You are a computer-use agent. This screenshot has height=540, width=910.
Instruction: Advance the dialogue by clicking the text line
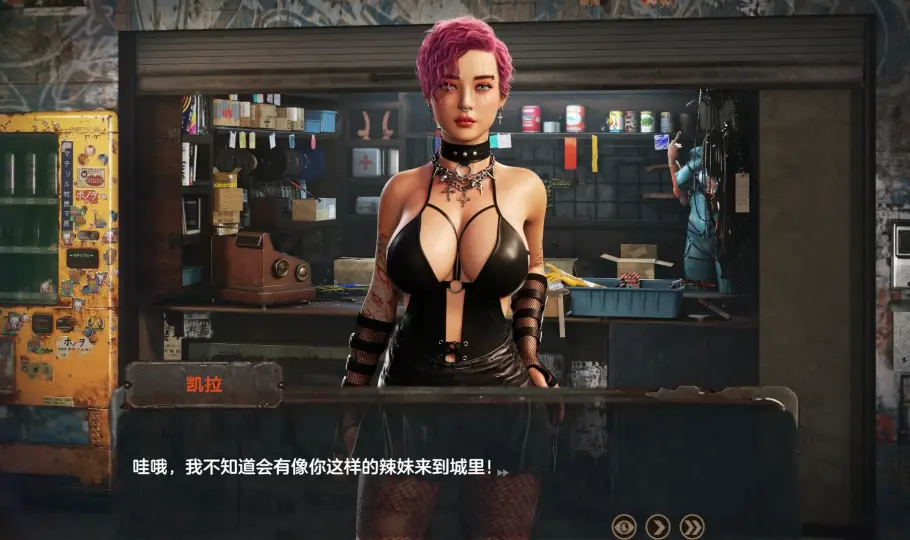(313, 467)
